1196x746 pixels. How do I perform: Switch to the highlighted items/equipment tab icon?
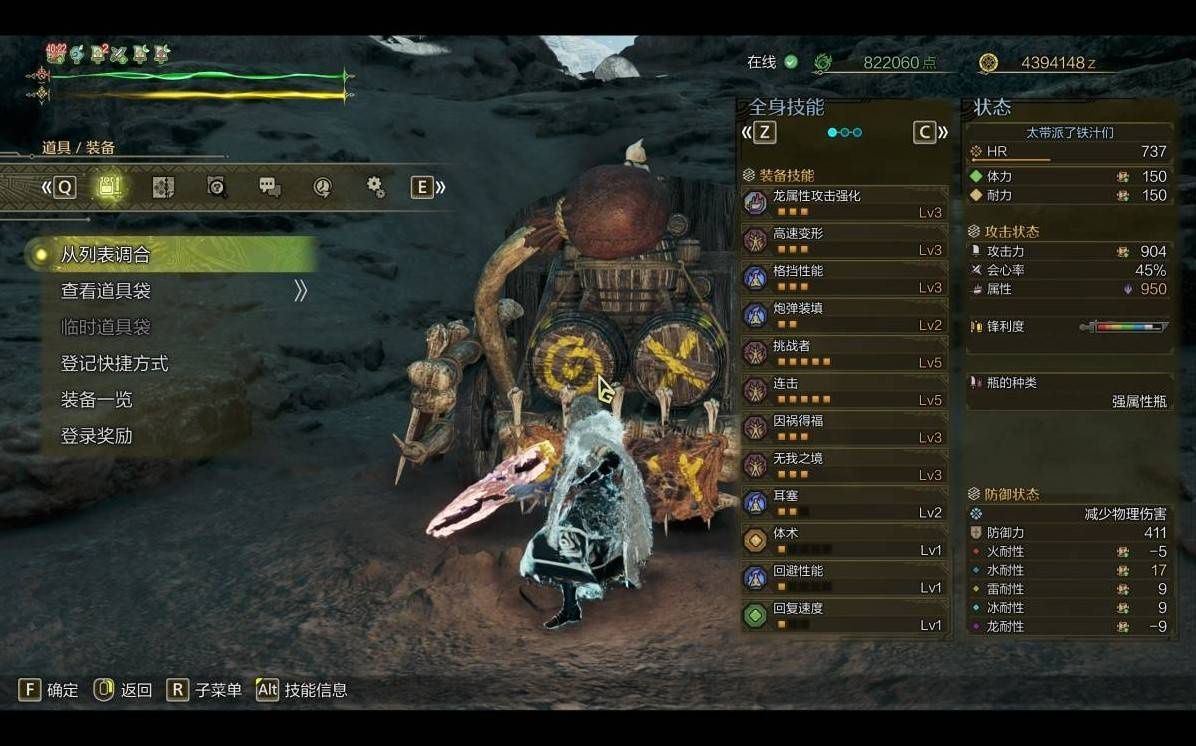[x=110, y=187]
